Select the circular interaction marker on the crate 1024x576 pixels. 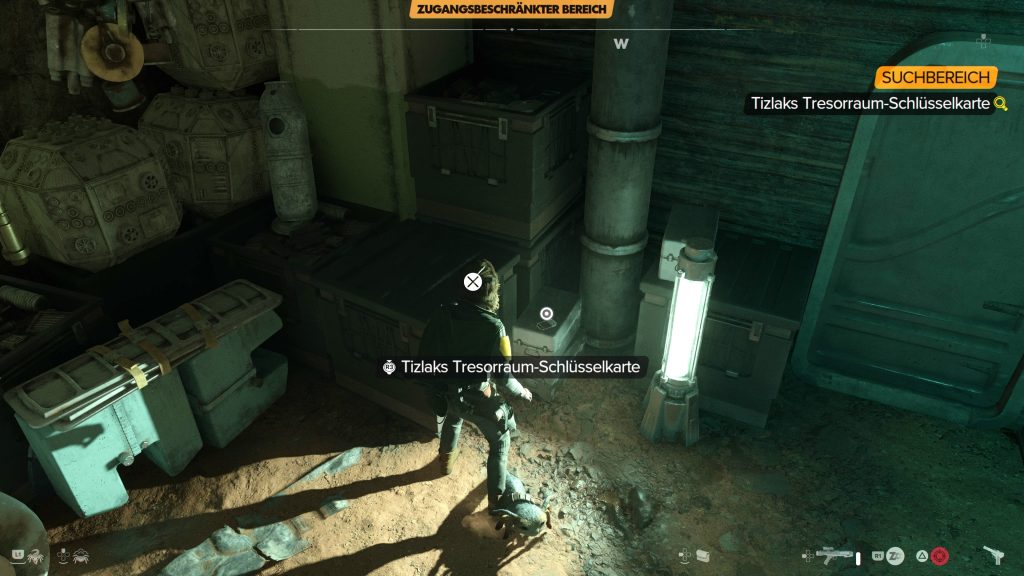[x=545, y=314]
